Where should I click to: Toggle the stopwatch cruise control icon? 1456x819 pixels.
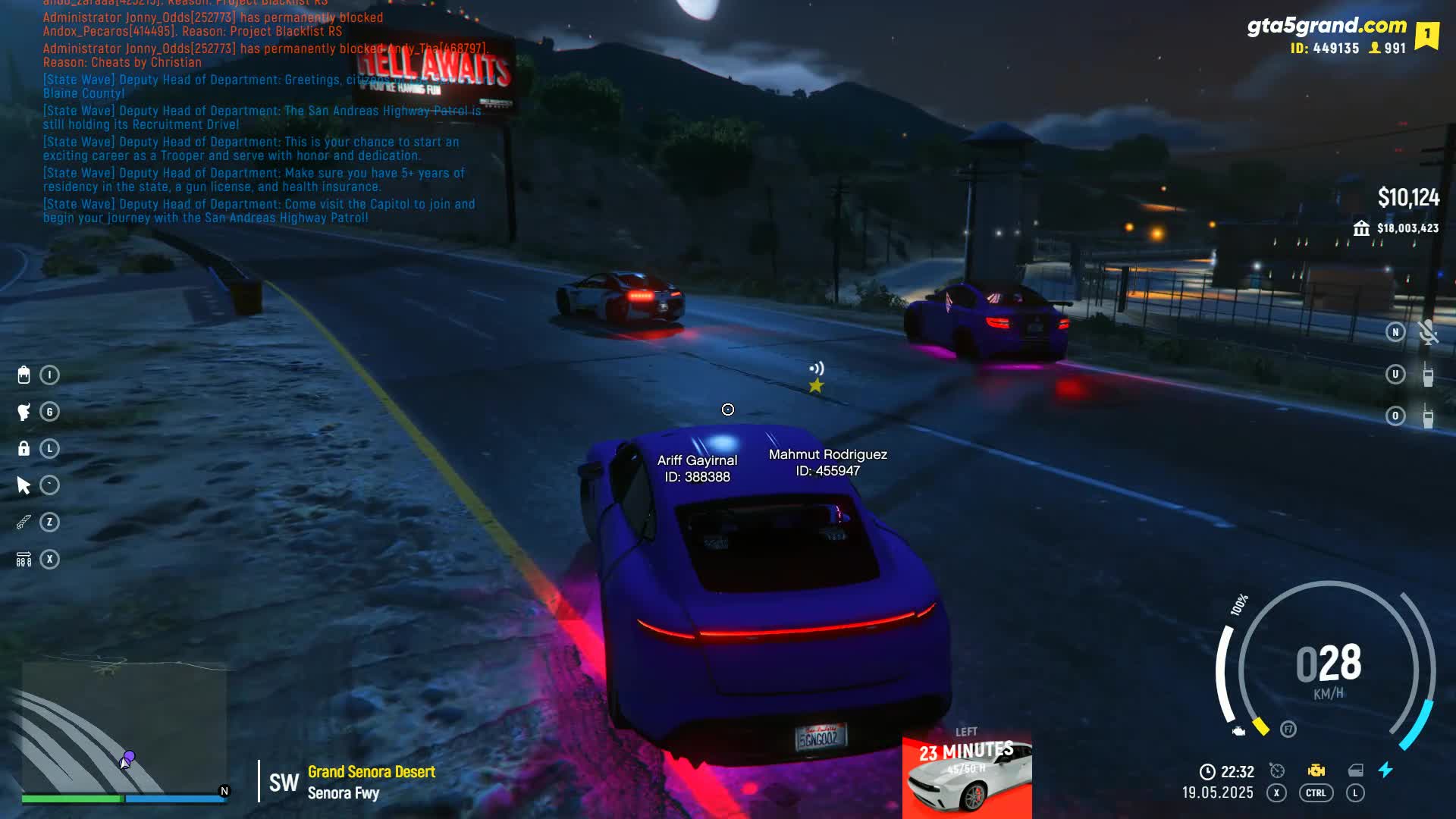1277,770
